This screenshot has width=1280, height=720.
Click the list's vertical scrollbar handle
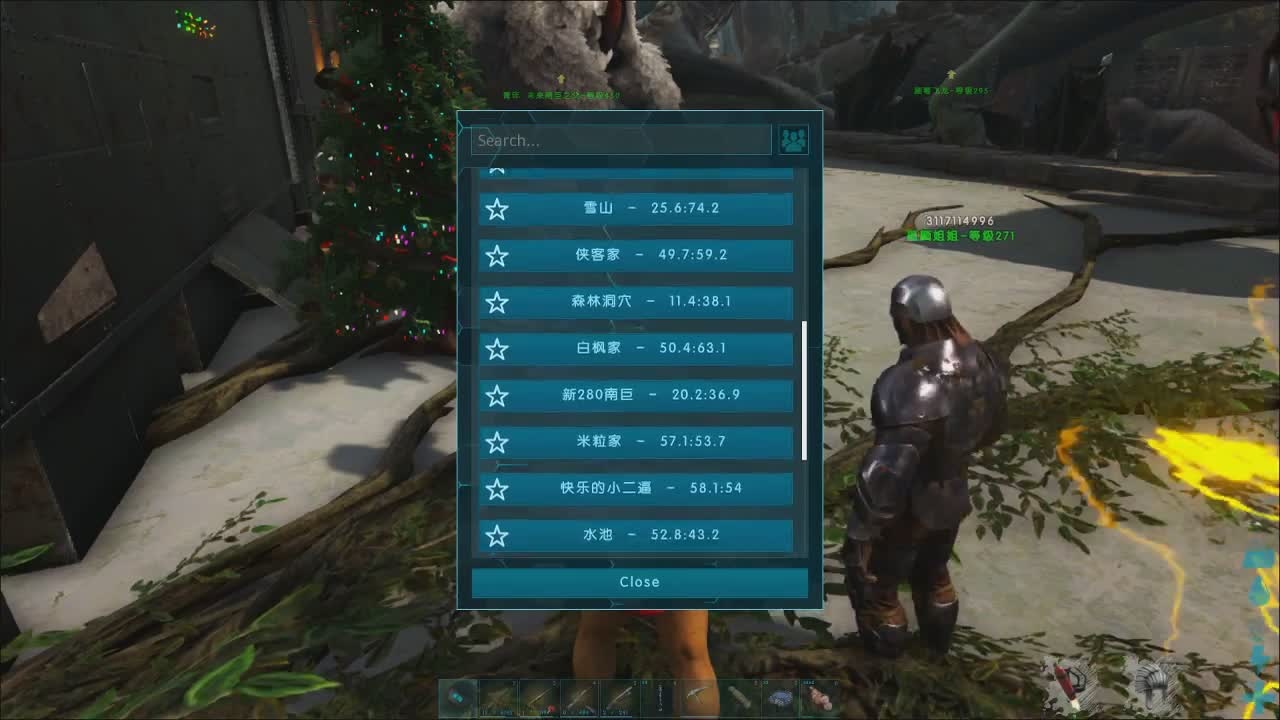pyautogui.click(x=805, y=390)
